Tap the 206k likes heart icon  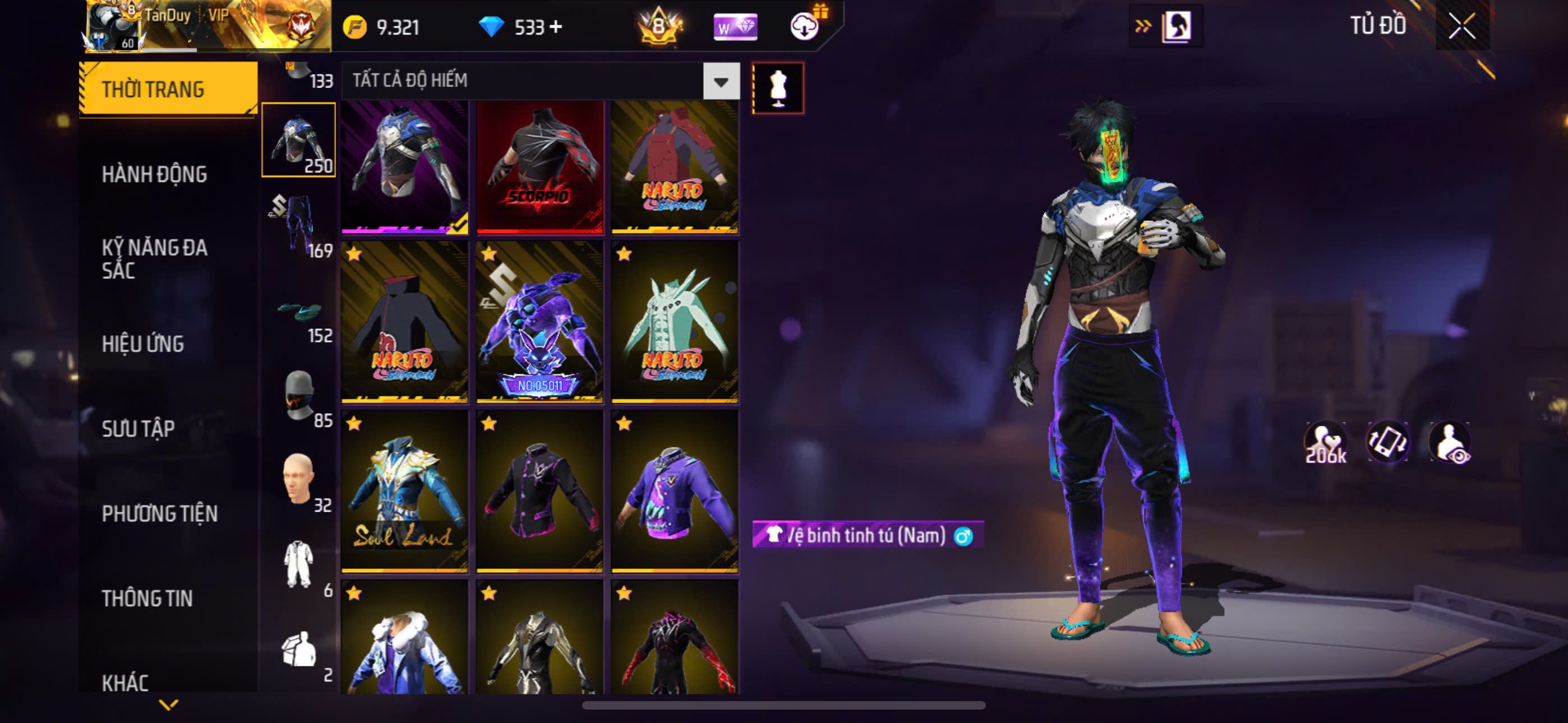[1325, 443]
